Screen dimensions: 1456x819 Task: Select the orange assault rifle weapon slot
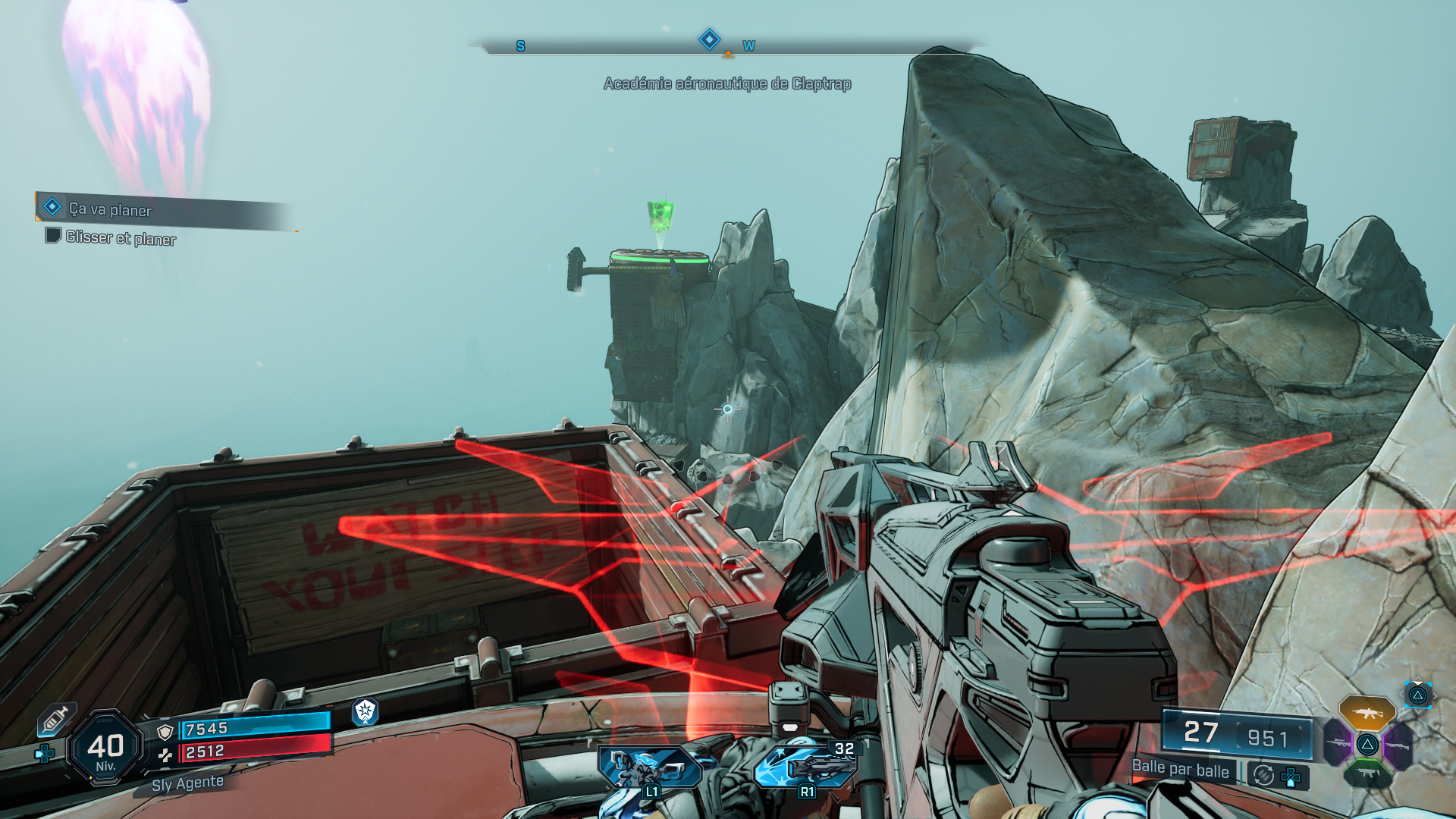(x=1367, y=713)
